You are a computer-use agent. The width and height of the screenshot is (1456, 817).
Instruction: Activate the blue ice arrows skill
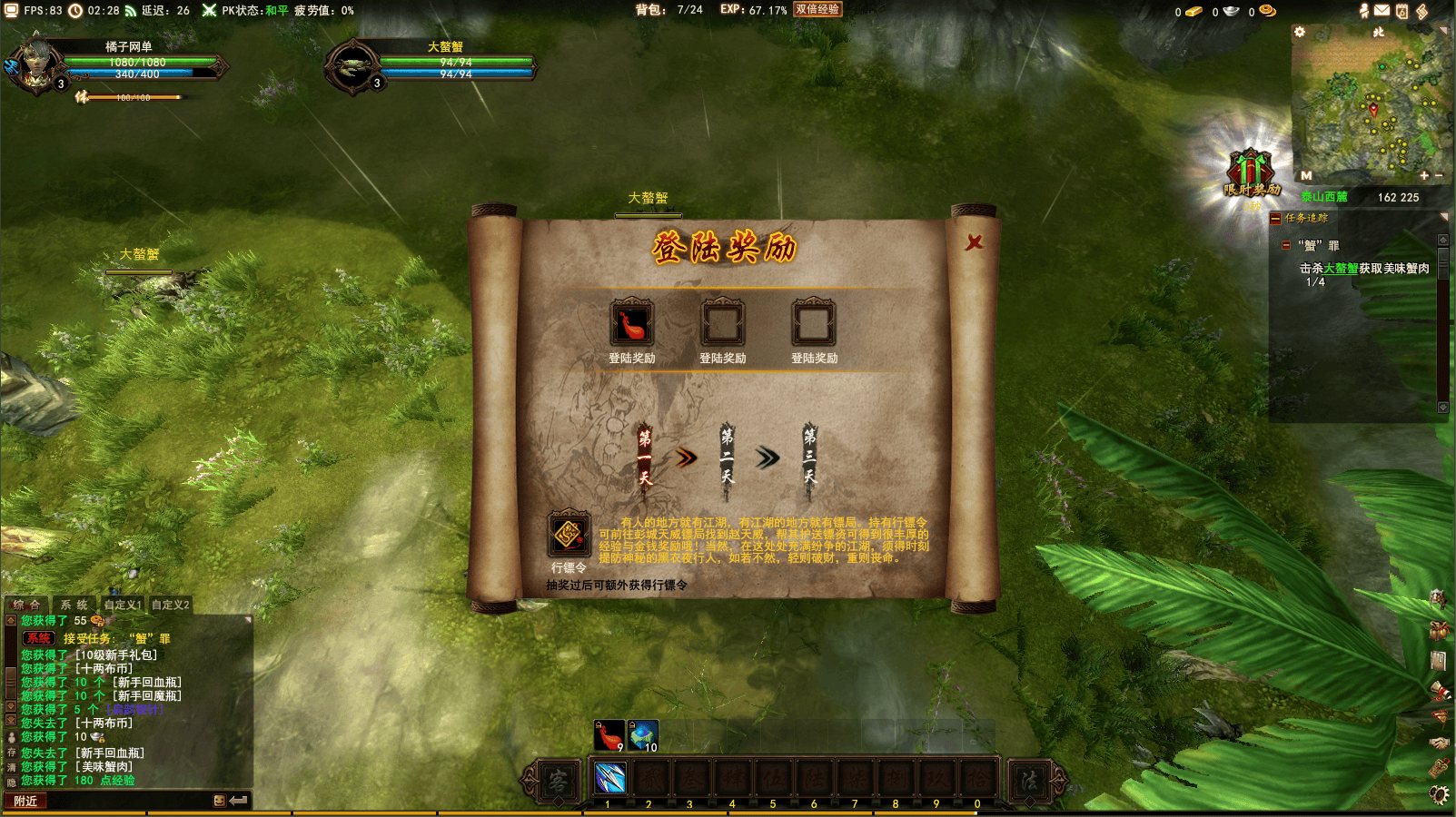[609, 779]
